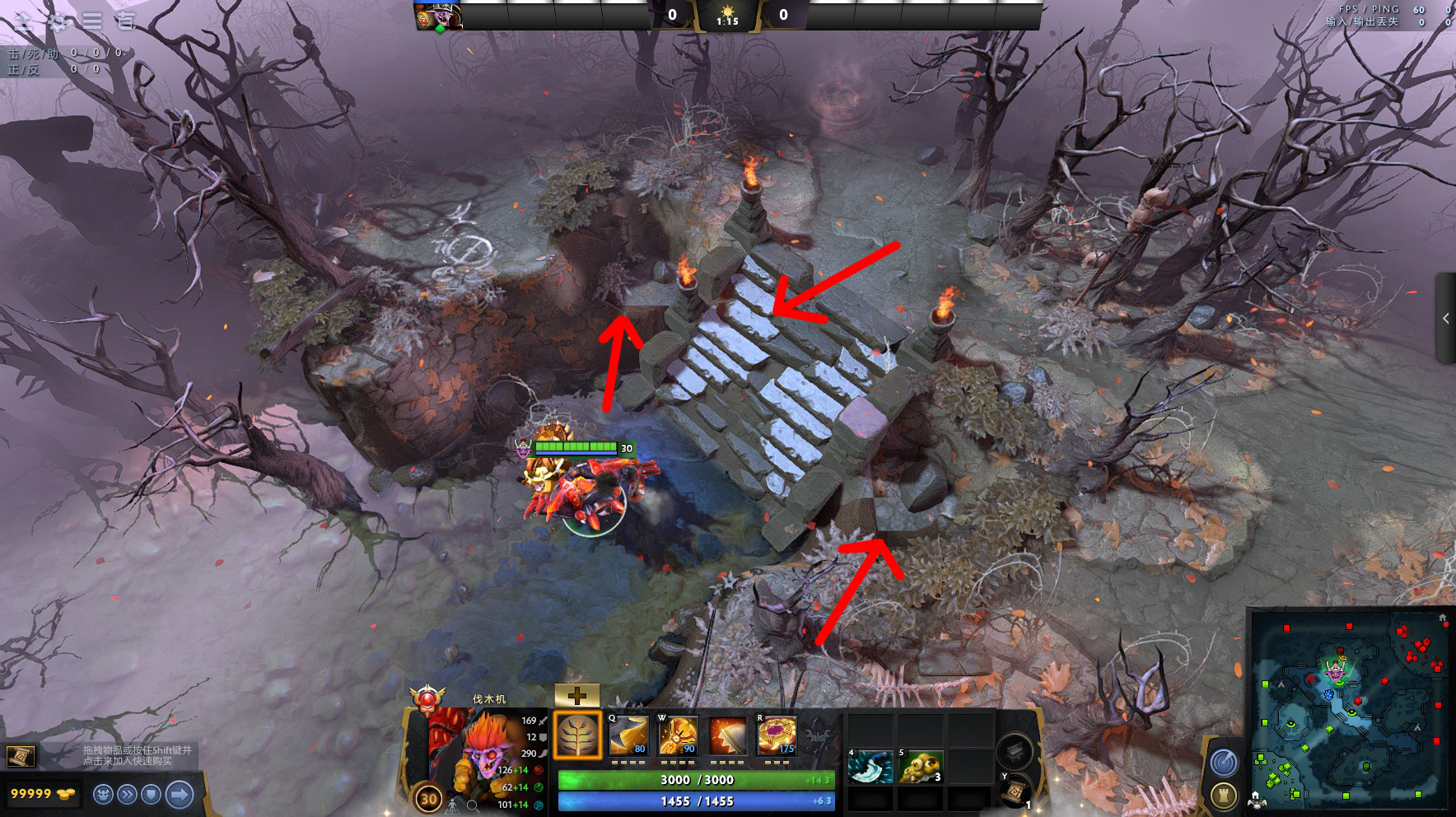The image size is (1456, 817).
Task: Click the blue right-arrow button bottom-left
Action: point(177,794)
